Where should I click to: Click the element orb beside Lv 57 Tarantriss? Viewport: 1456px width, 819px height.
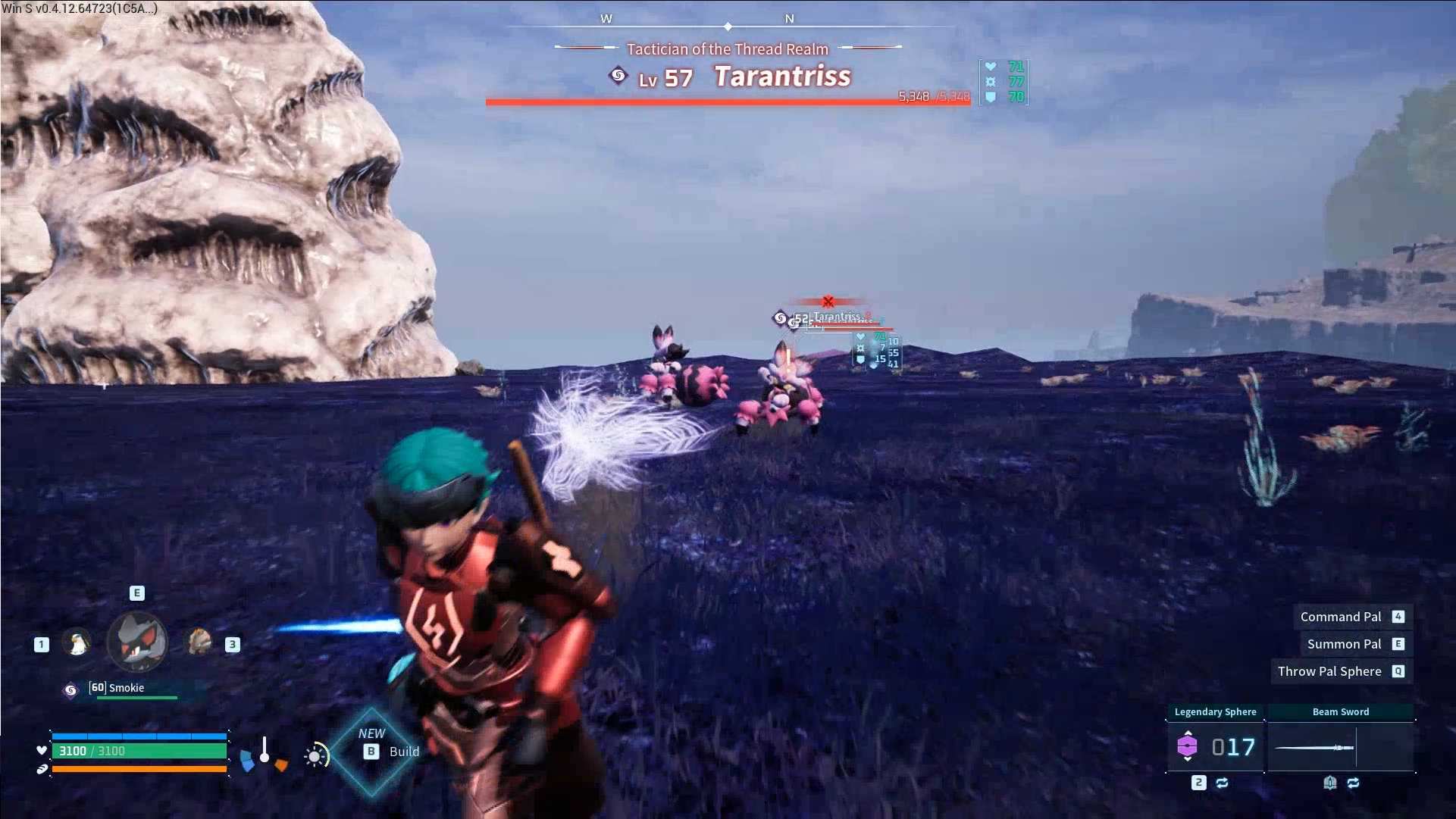[618, 76]
